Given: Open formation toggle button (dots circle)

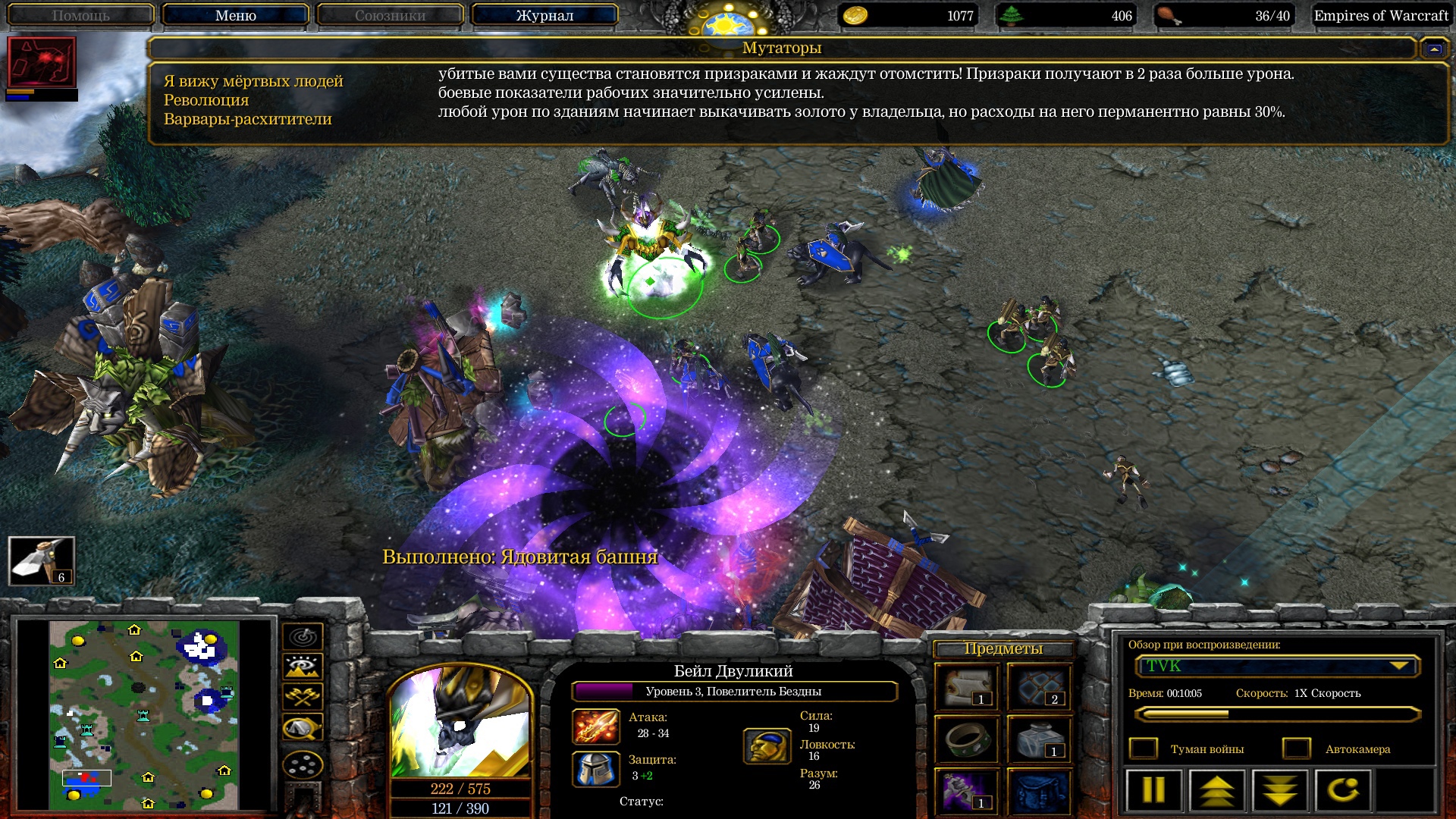Looking at the screenshot, I should (x=303, y=764).
